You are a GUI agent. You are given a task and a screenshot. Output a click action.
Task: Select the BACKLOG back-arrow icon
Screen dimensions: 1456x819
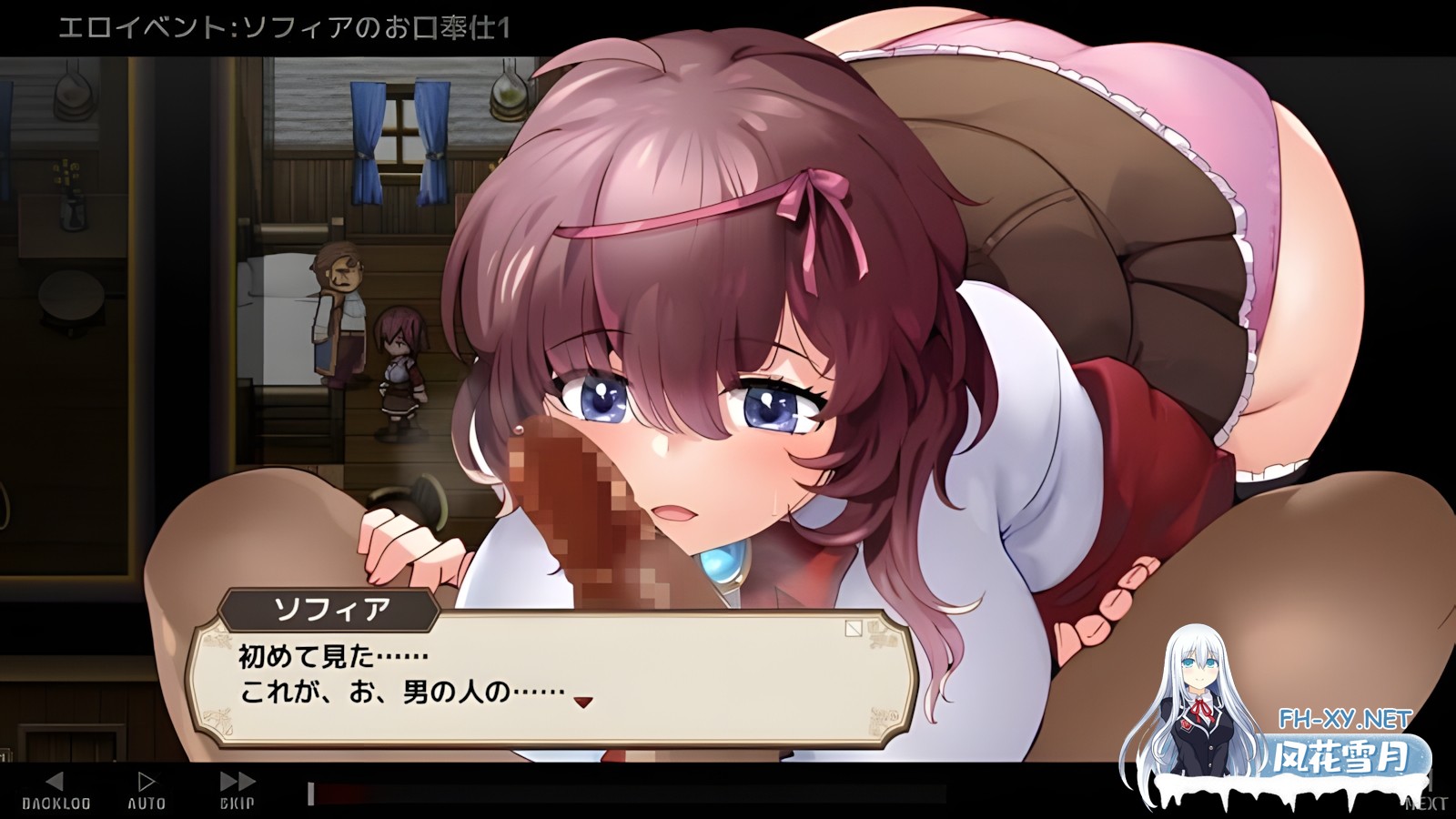(x=56, y=781)
